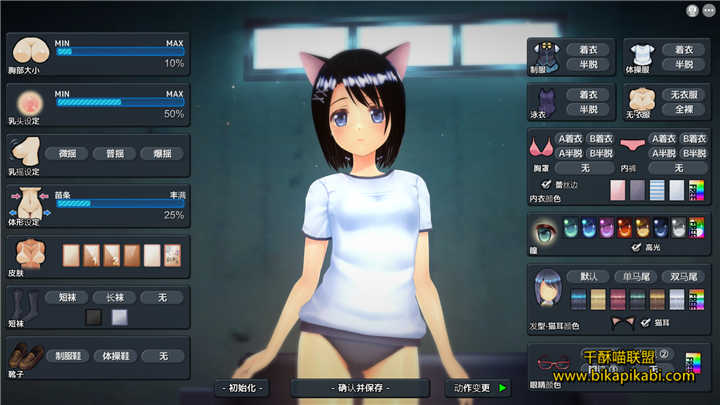The width and height of the screenshot is (720, 405).
Task: Open the 动作变更 pose change
Action: point(478,387)
